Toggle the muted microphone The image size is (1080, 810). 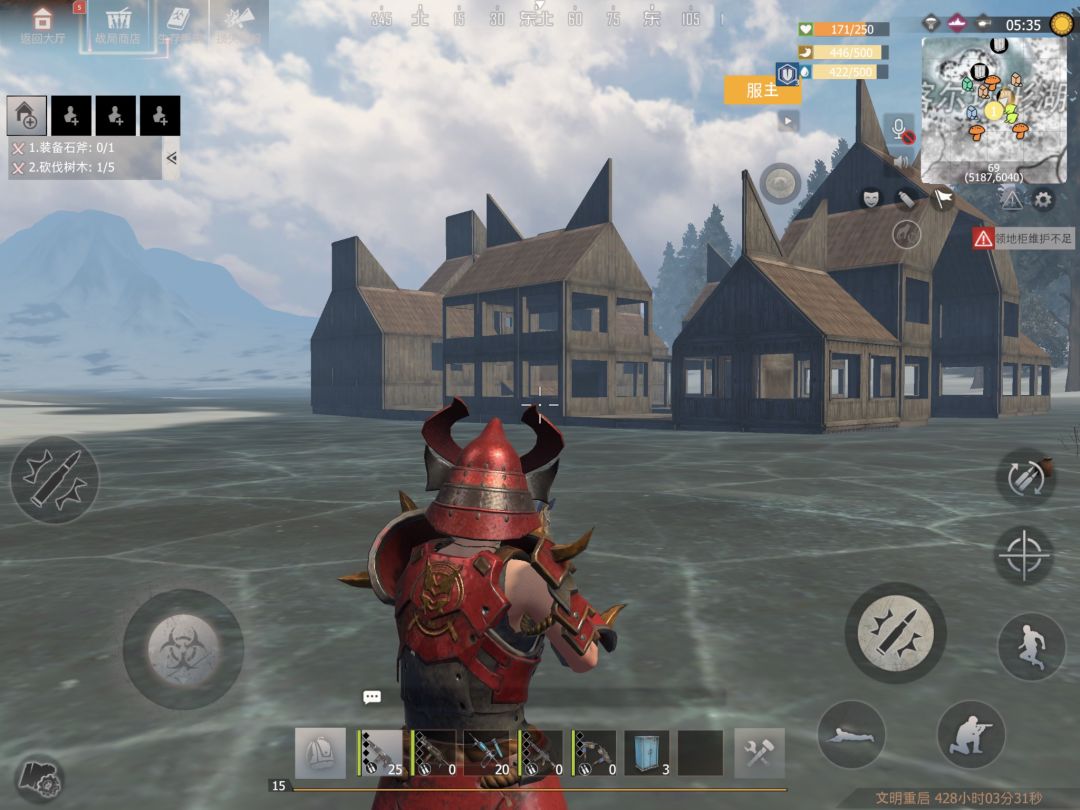[900, 131]
